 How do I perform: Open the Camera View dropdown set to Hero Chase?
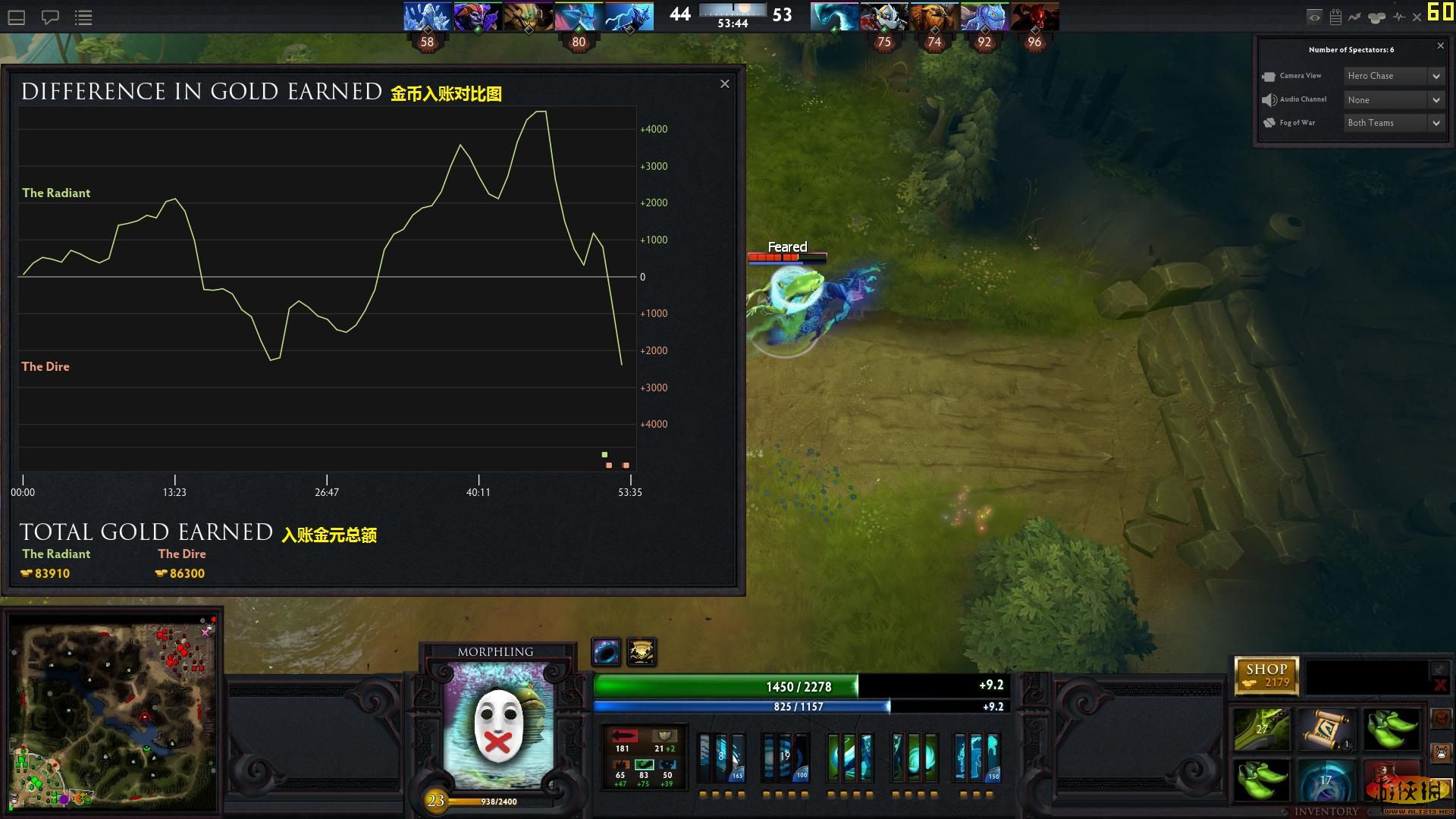coord(1394,76)
